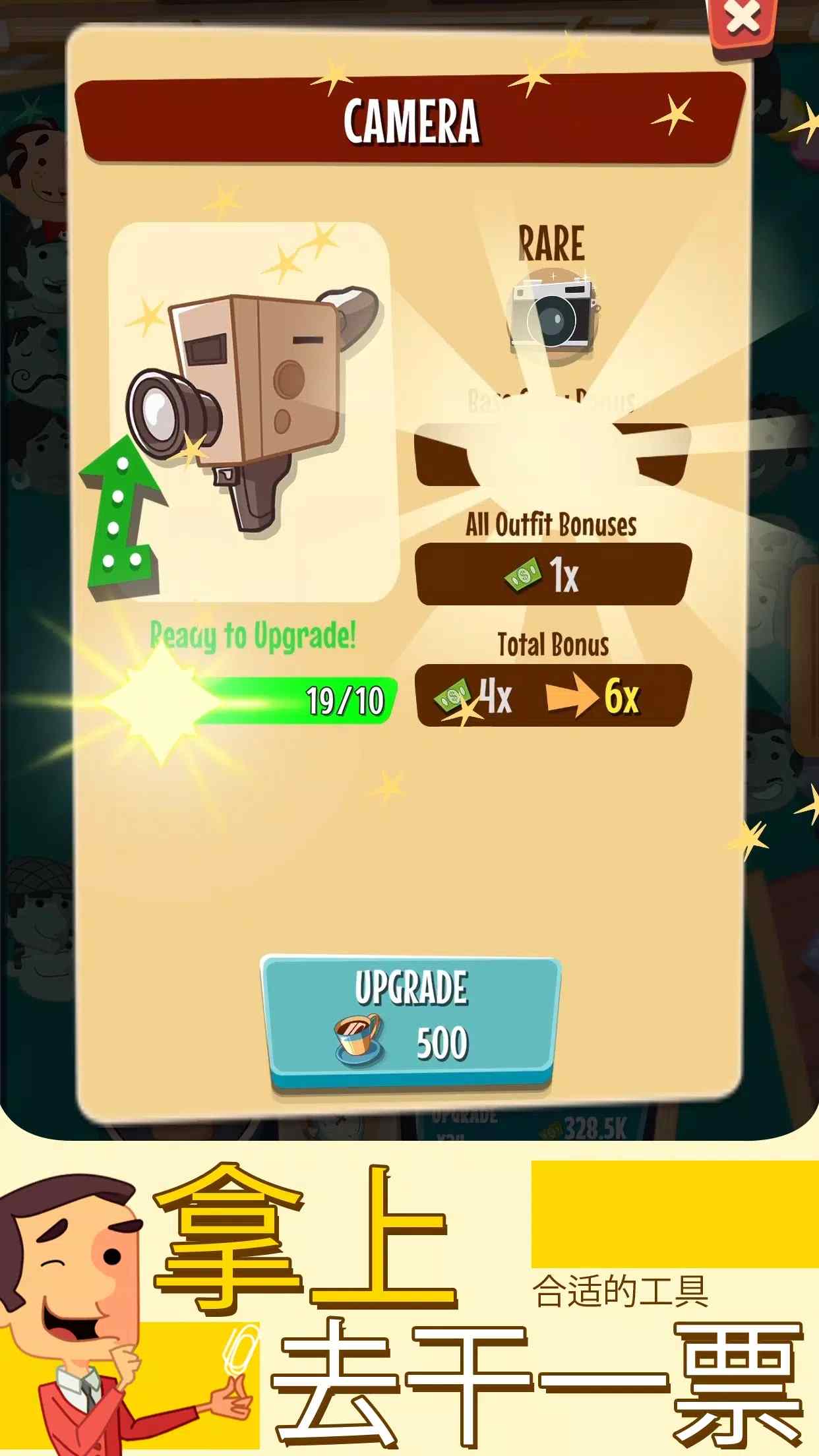
Task: Upgrade the camera for 500 coffee
Action: [x=411, y=1018]
